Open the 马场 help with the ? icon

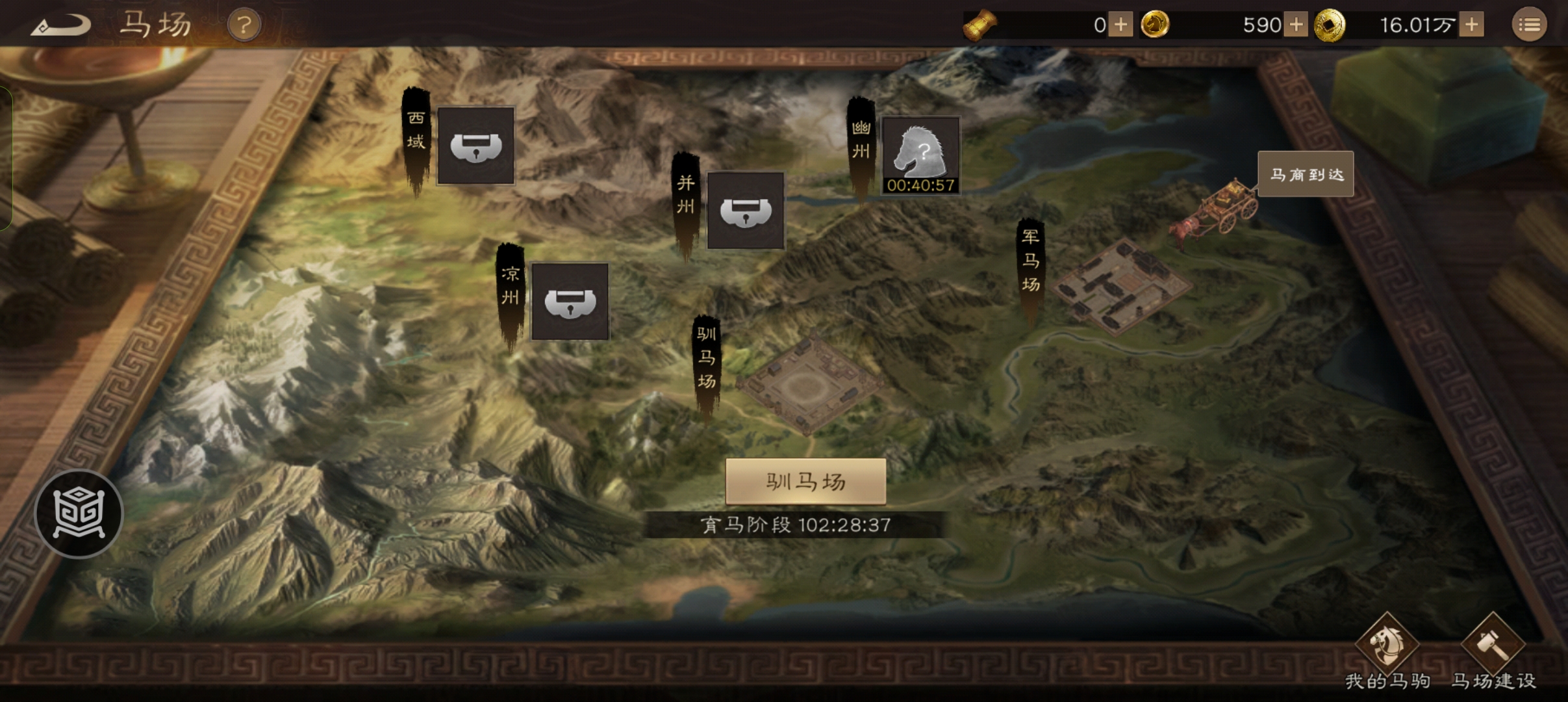point(244,24)
